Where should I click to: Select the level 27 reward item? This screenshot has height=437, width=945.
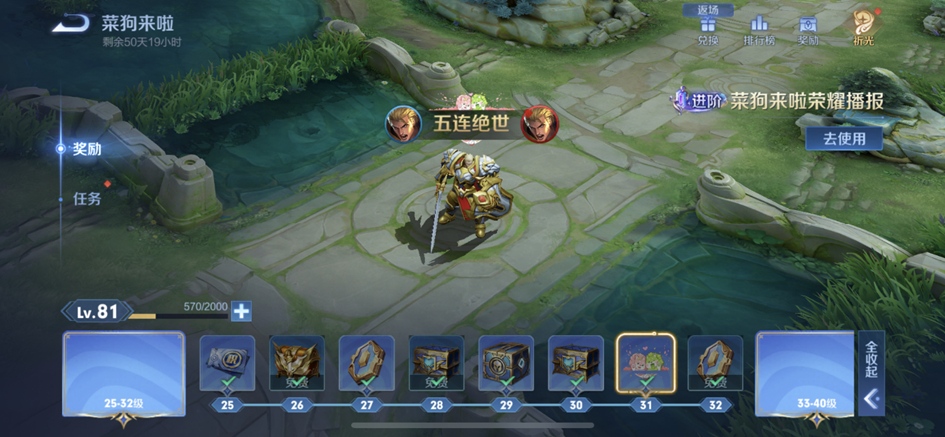tap(367, 362)
